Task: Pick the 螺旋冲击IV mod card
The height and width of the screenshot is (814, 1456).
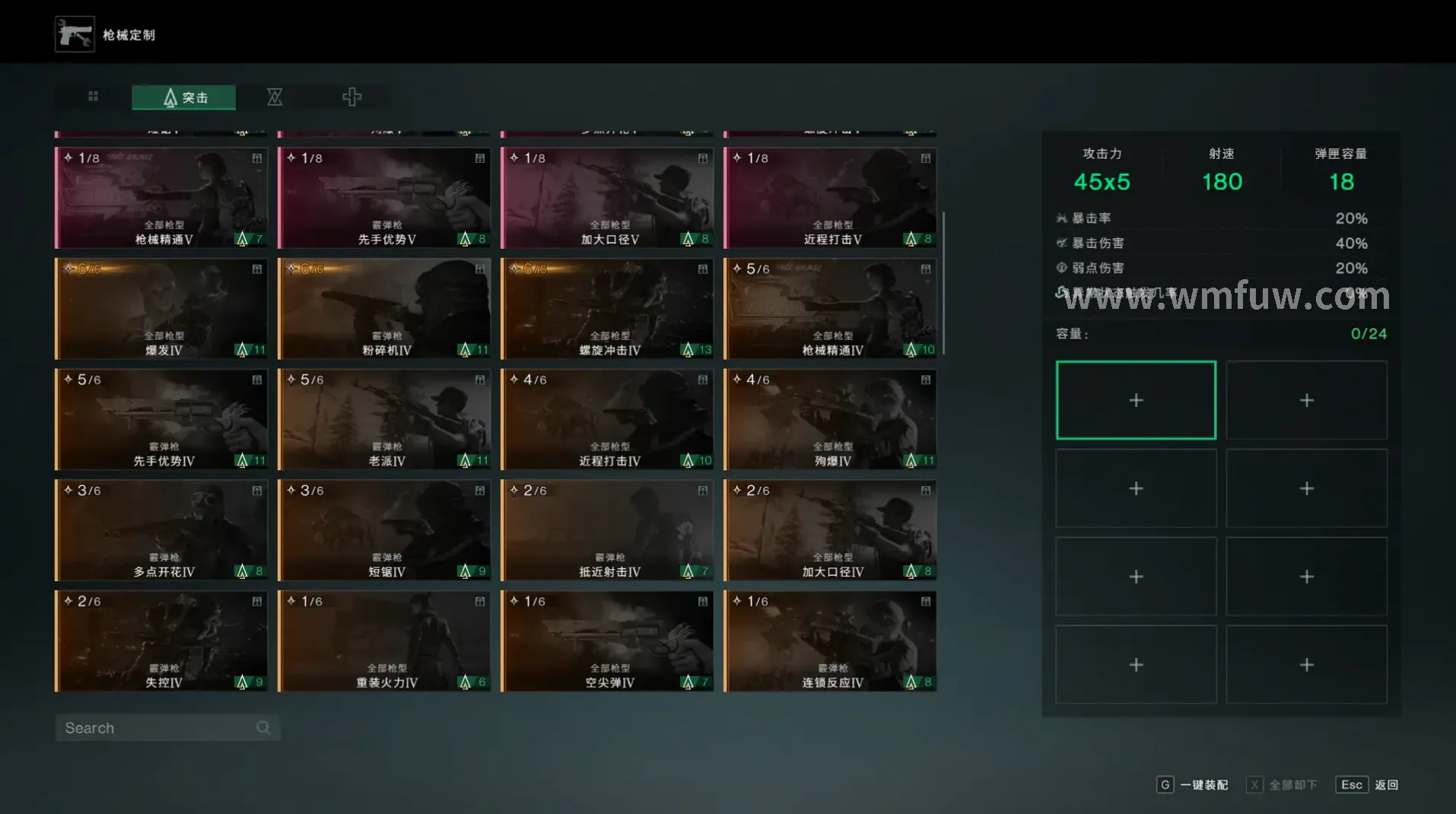Action: [607, 309]
